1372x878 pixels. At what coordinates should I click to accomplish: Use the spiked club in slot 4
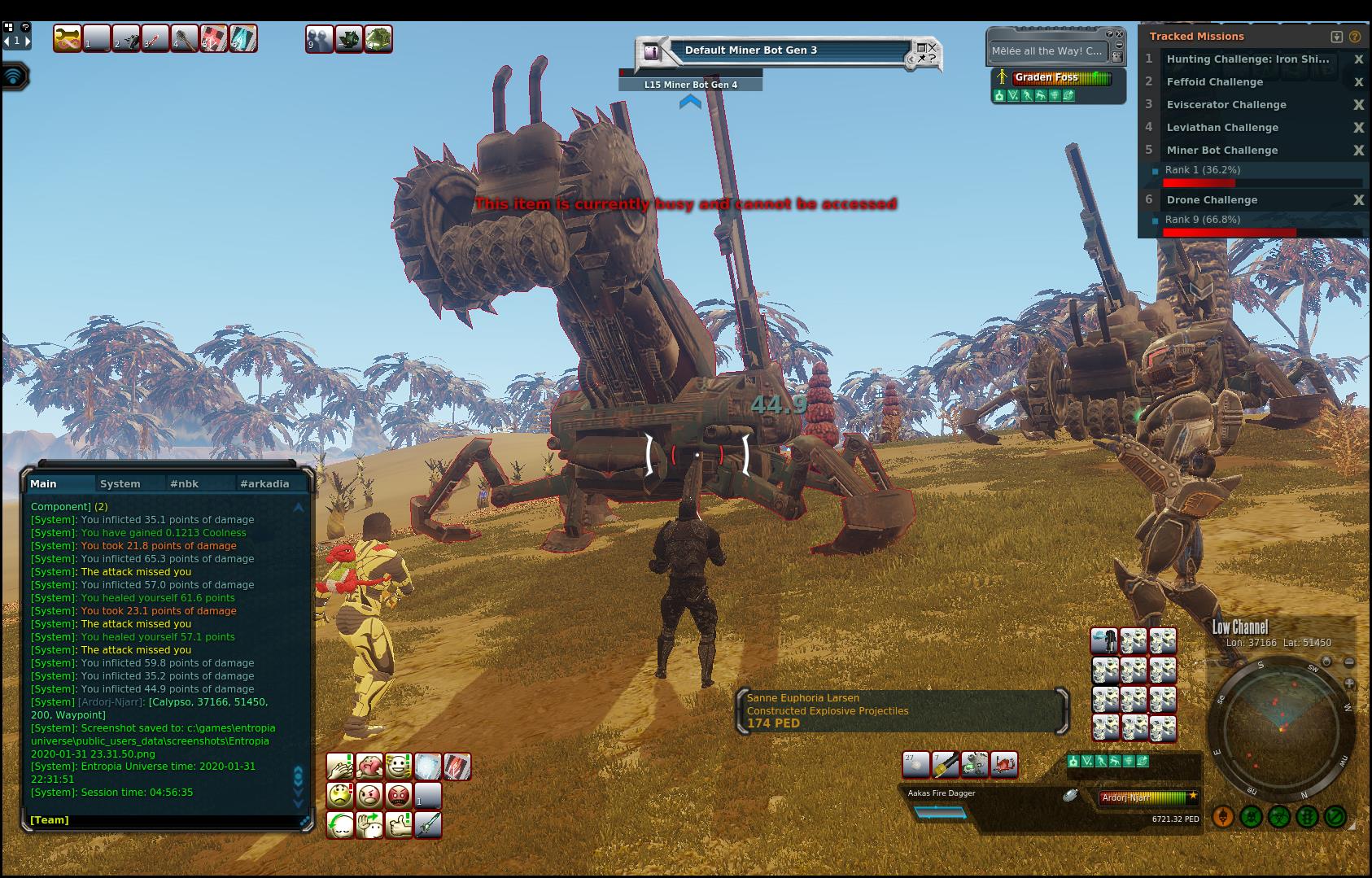(185, 38)
